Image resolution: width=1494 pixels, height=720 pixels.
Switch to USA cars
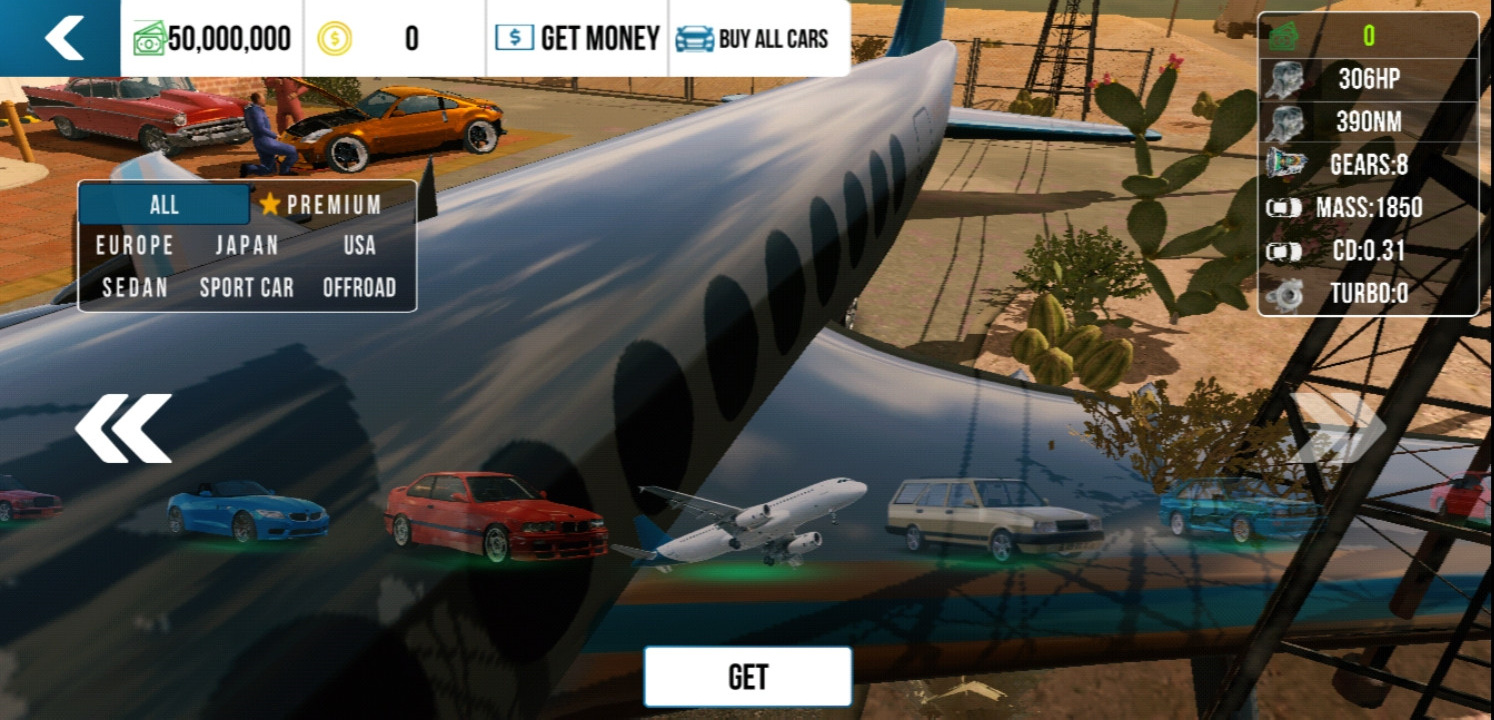[359, 246]
